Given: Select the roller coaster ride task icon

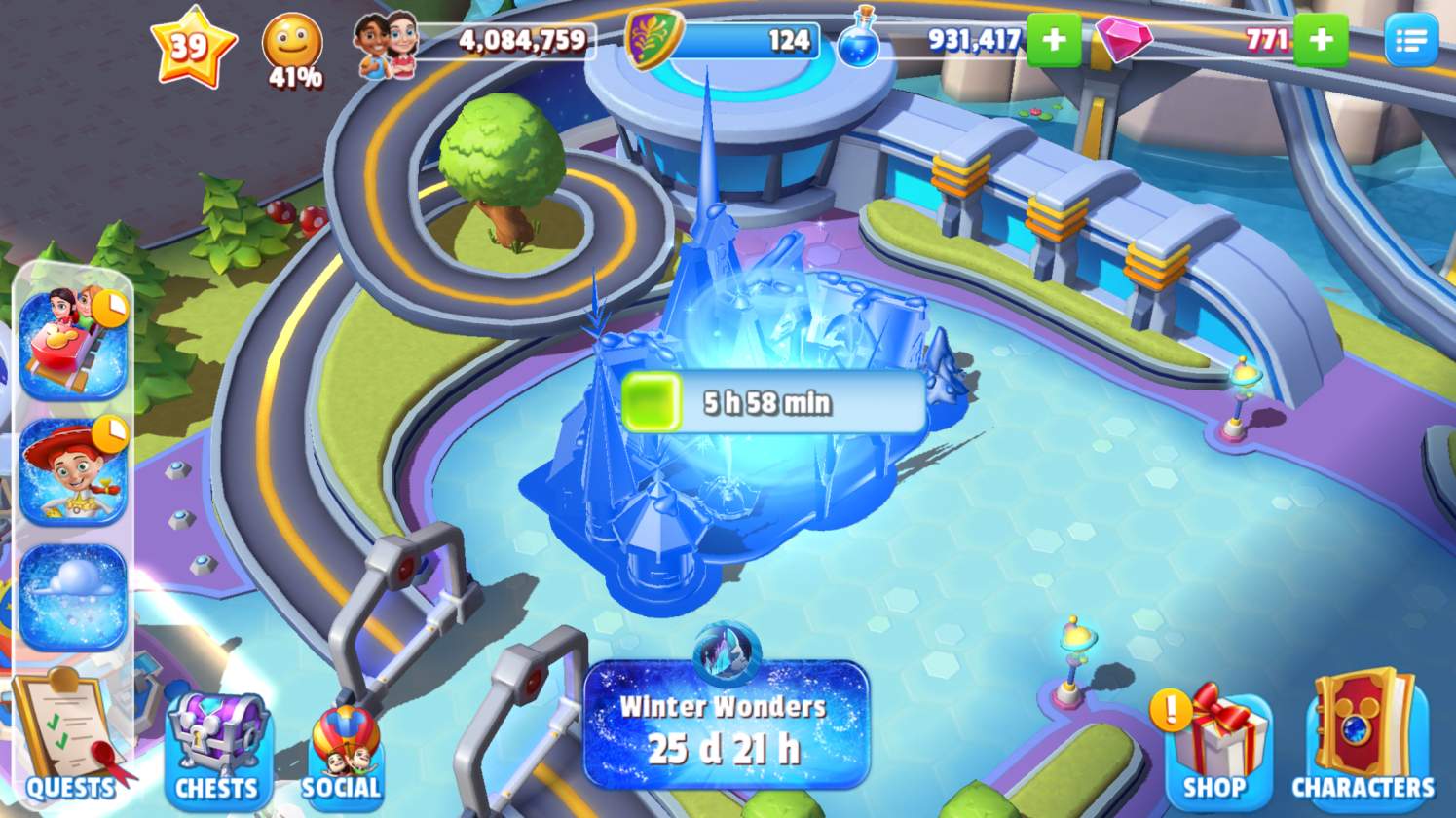Looking at the screenshot, I should pyautogui.click(x=73, y=344).
